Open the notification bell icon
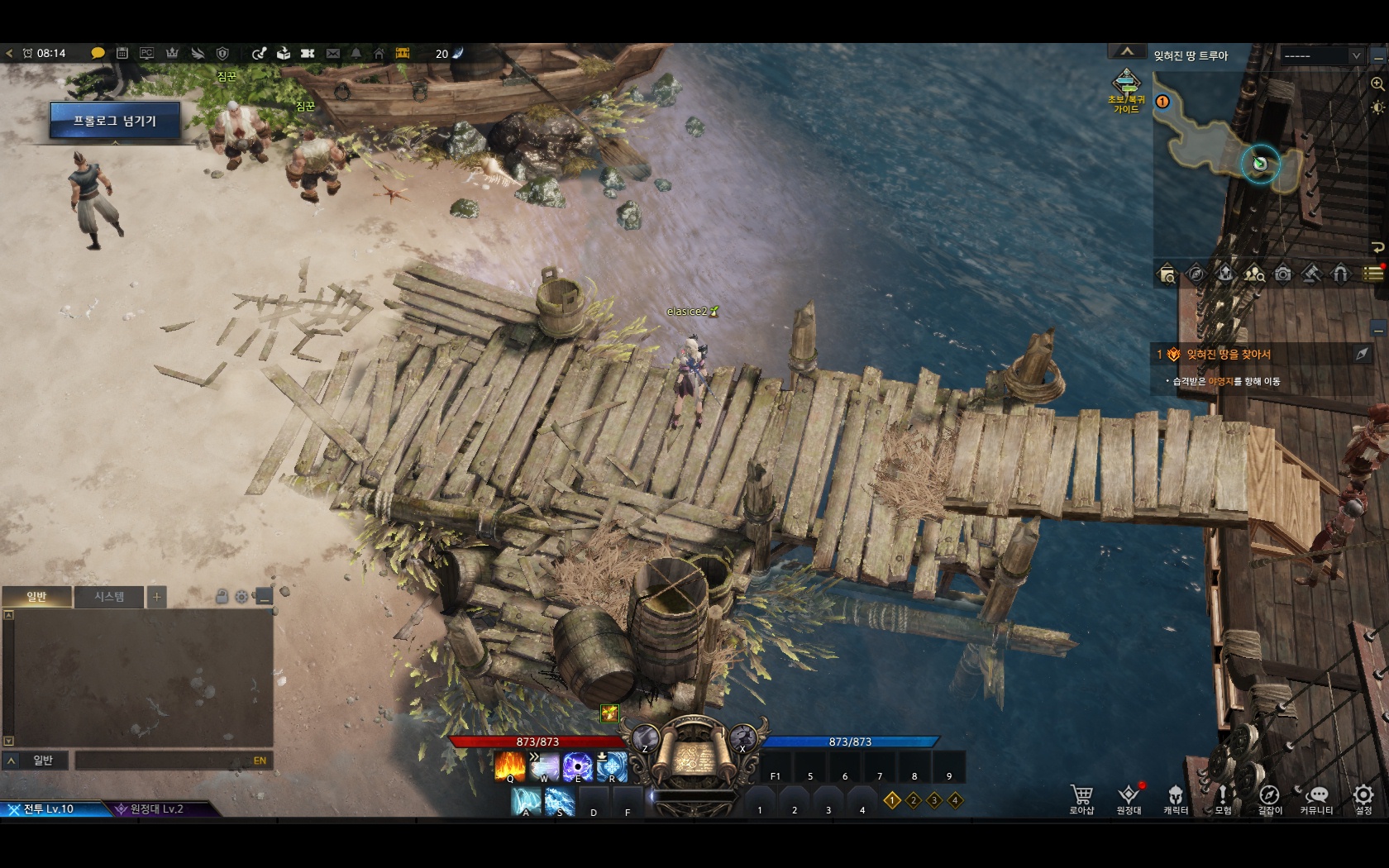The width and height of the screenshot is (1389, 868). (356, 54)
